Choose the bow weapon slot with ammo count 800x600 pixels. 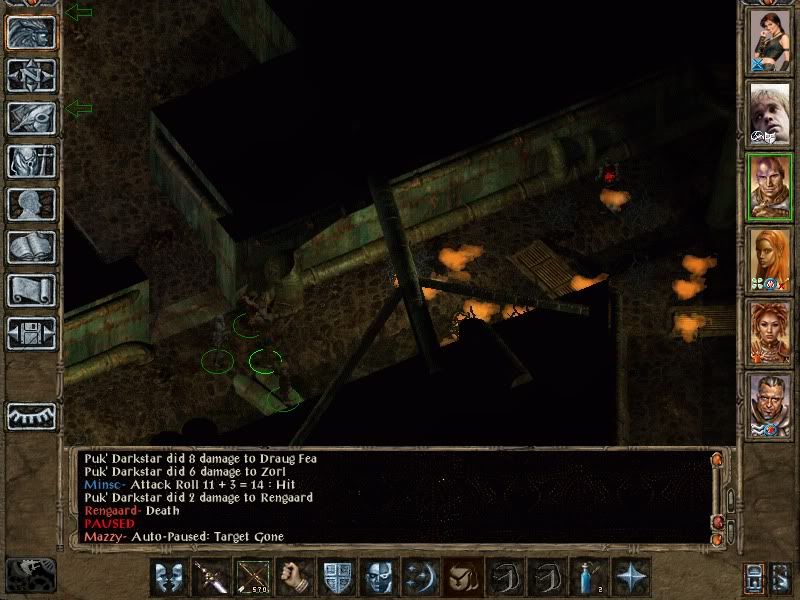coord(251,578)
